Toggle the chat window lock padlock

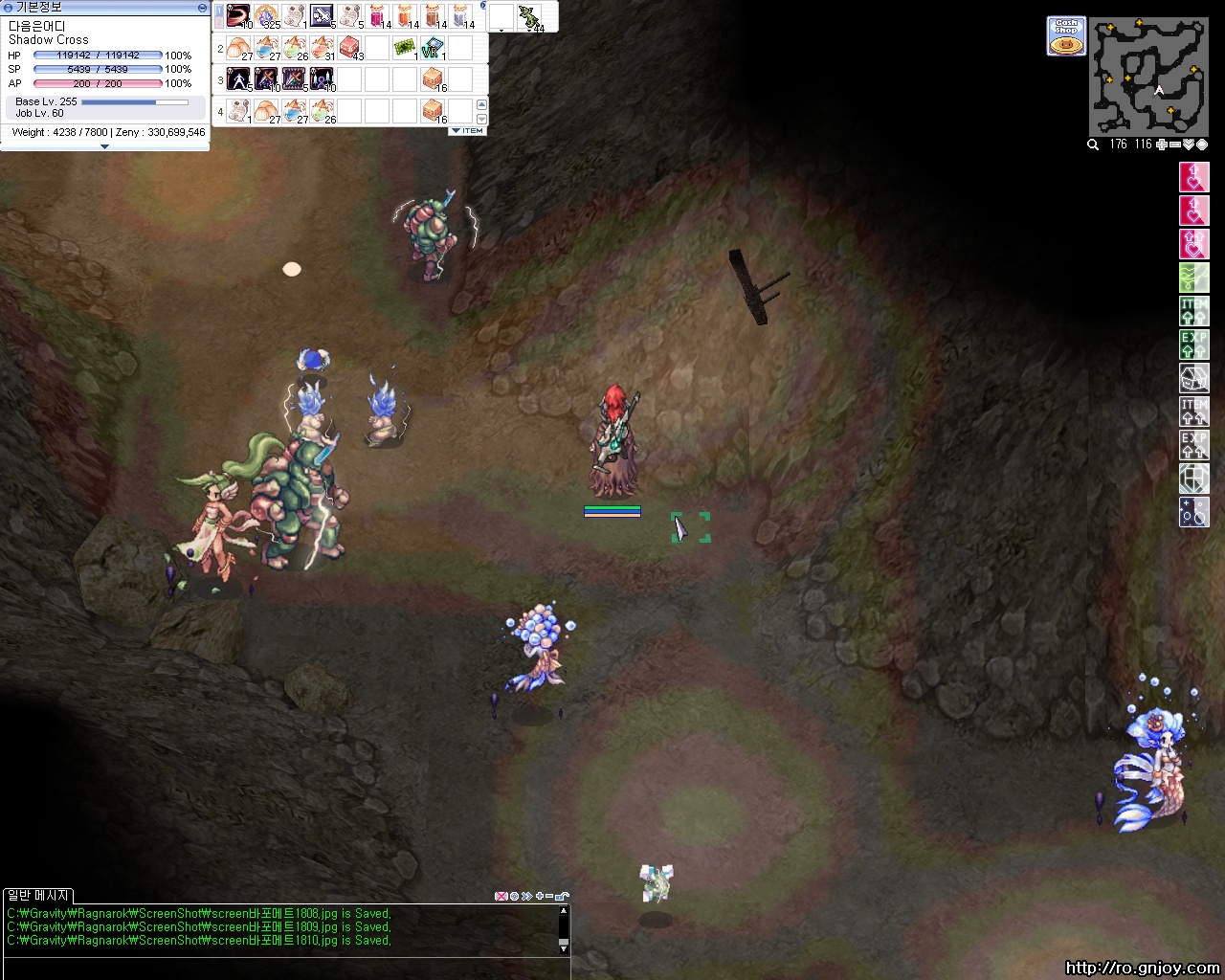point(562,898)
